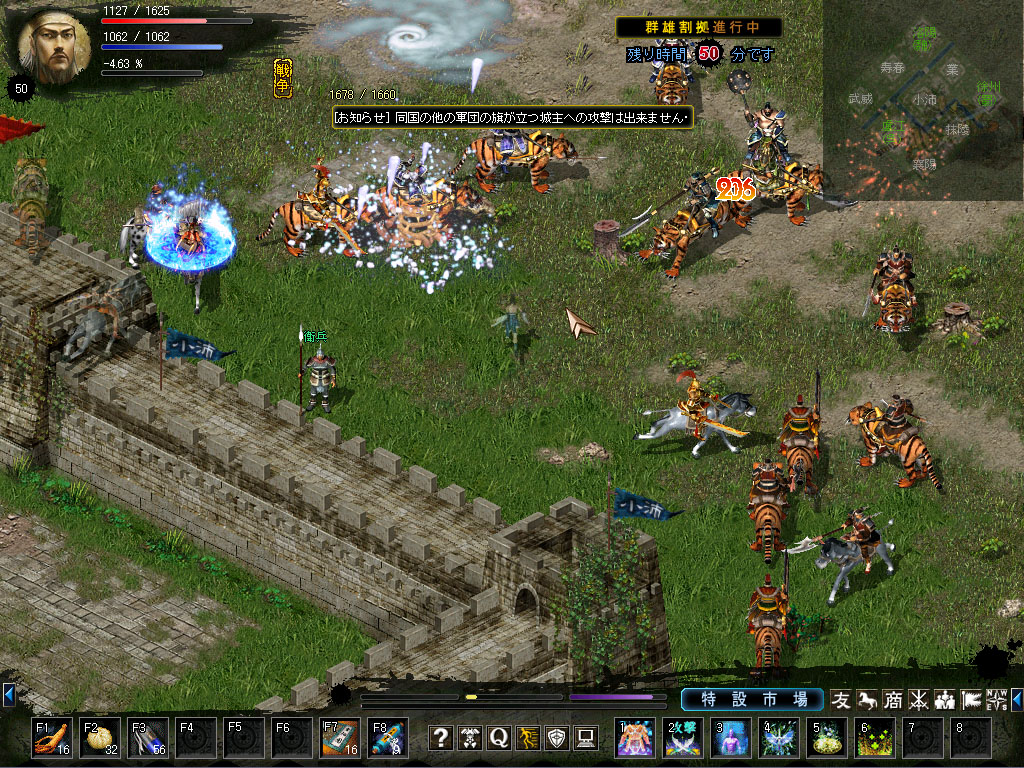The width and height of the screenshot is (1024, 768).
Task: Open the 友 friends list
Action: coord(841,700)
